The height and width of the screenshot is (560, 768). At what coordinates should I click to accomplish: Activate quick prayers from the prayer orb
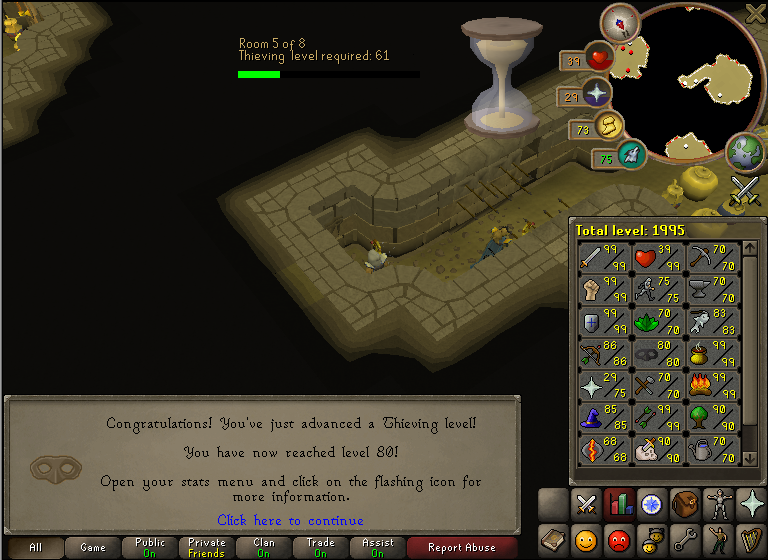point(596,94)
